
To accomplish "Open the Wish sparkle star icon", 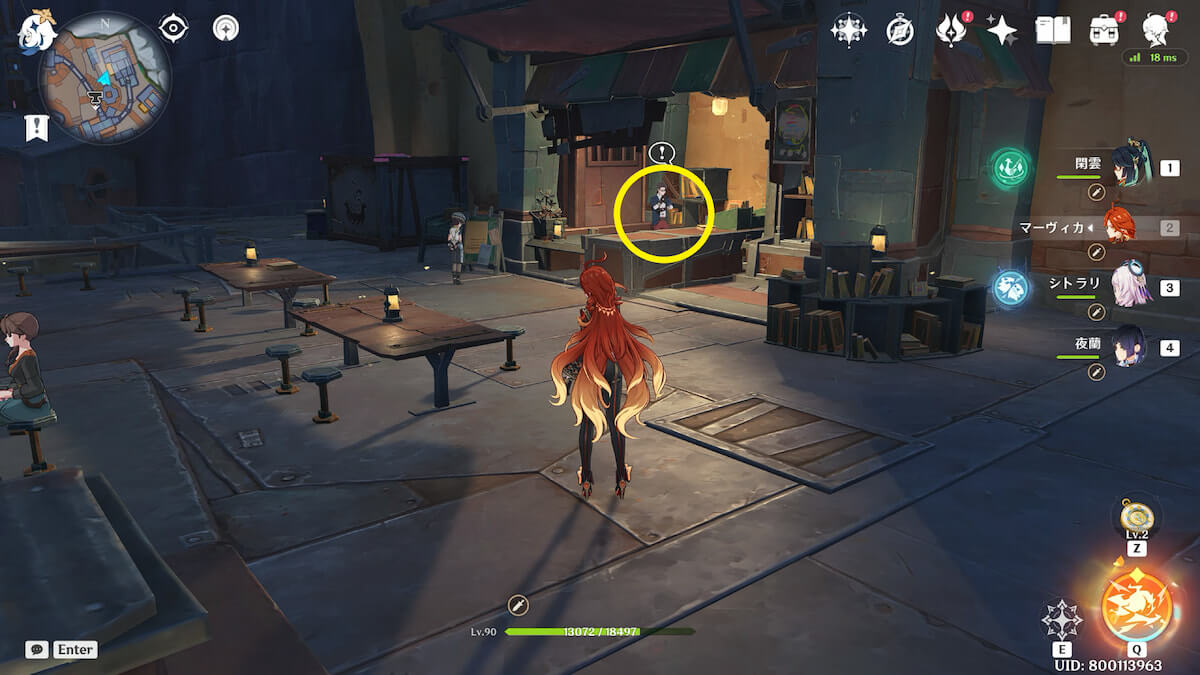I will [1001, 31].
